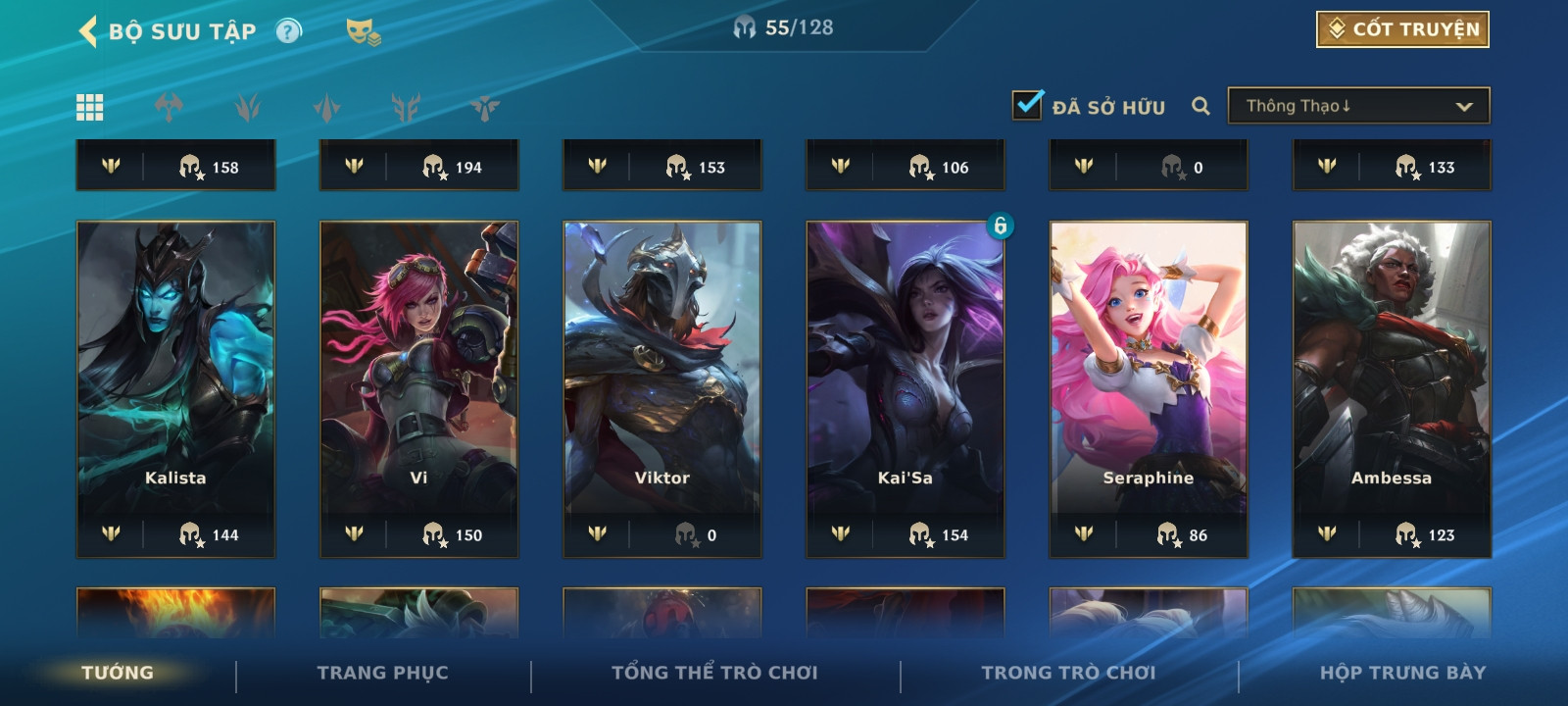Switch to the Tướng tab

118,673
